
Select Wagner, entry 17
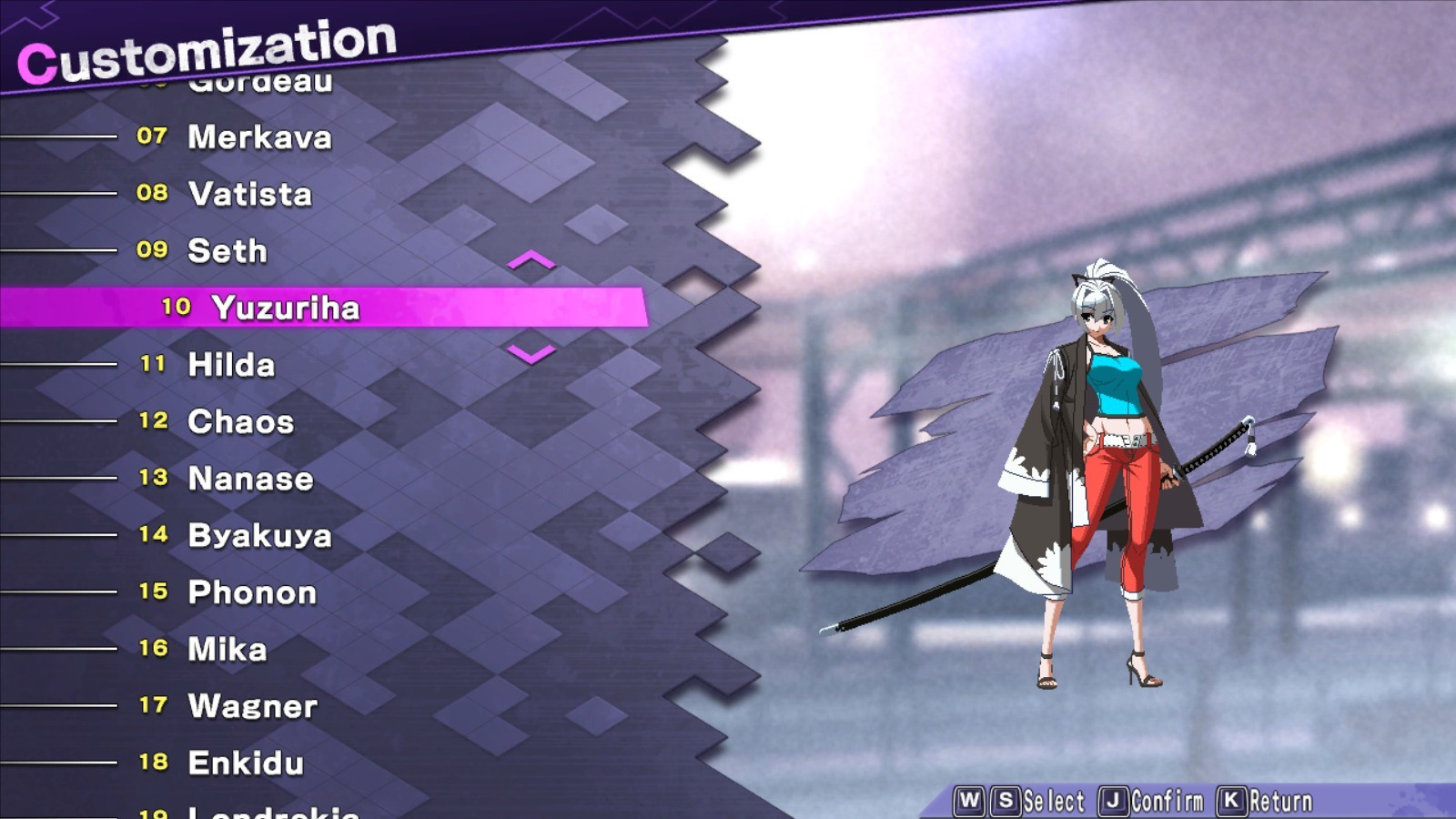251,706
